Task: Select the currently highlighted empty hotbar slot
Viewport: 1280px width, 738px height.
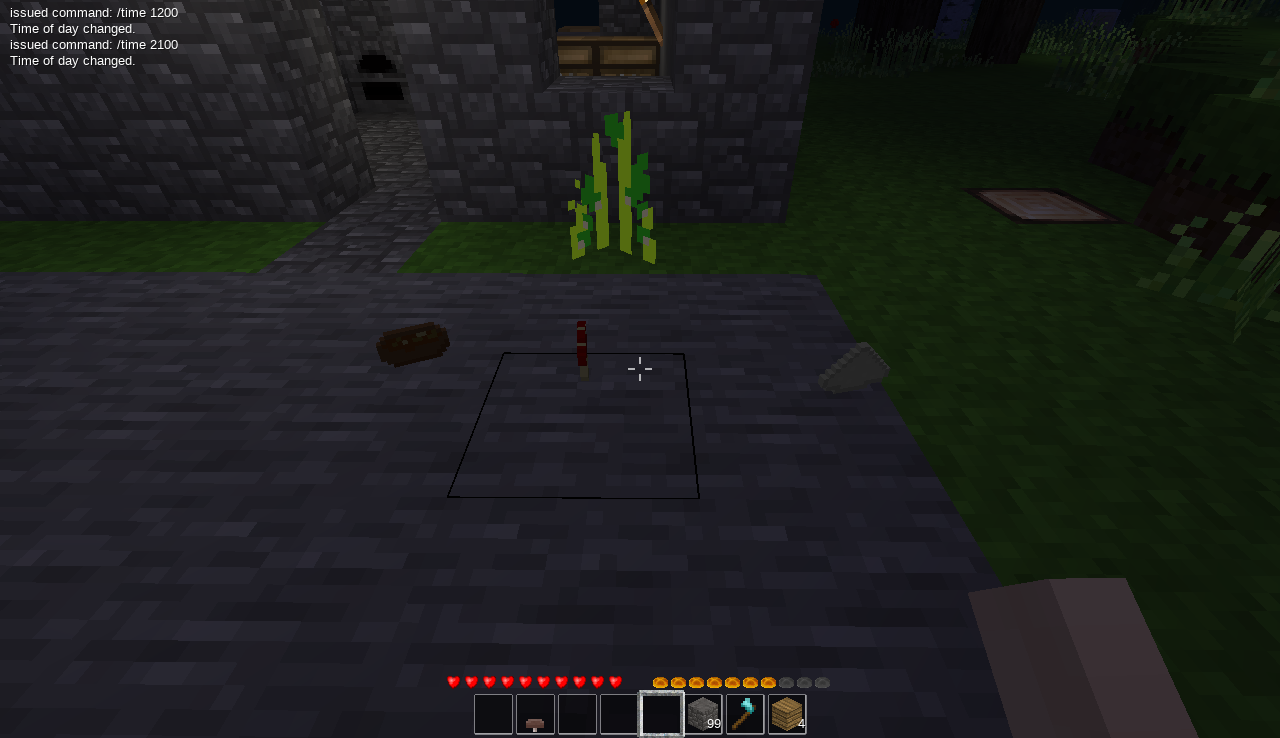Action: tap(659, 713)
